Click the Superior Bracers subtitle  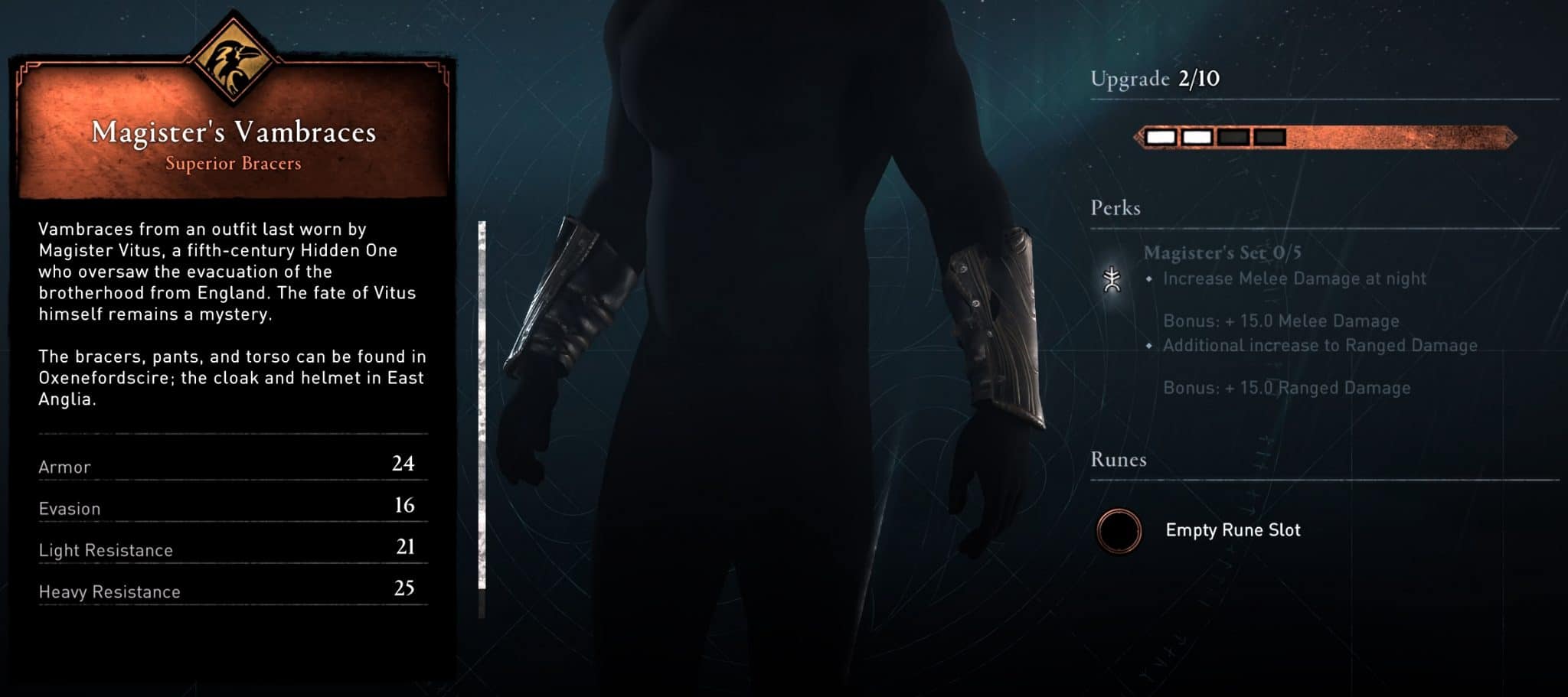point(234,163)
